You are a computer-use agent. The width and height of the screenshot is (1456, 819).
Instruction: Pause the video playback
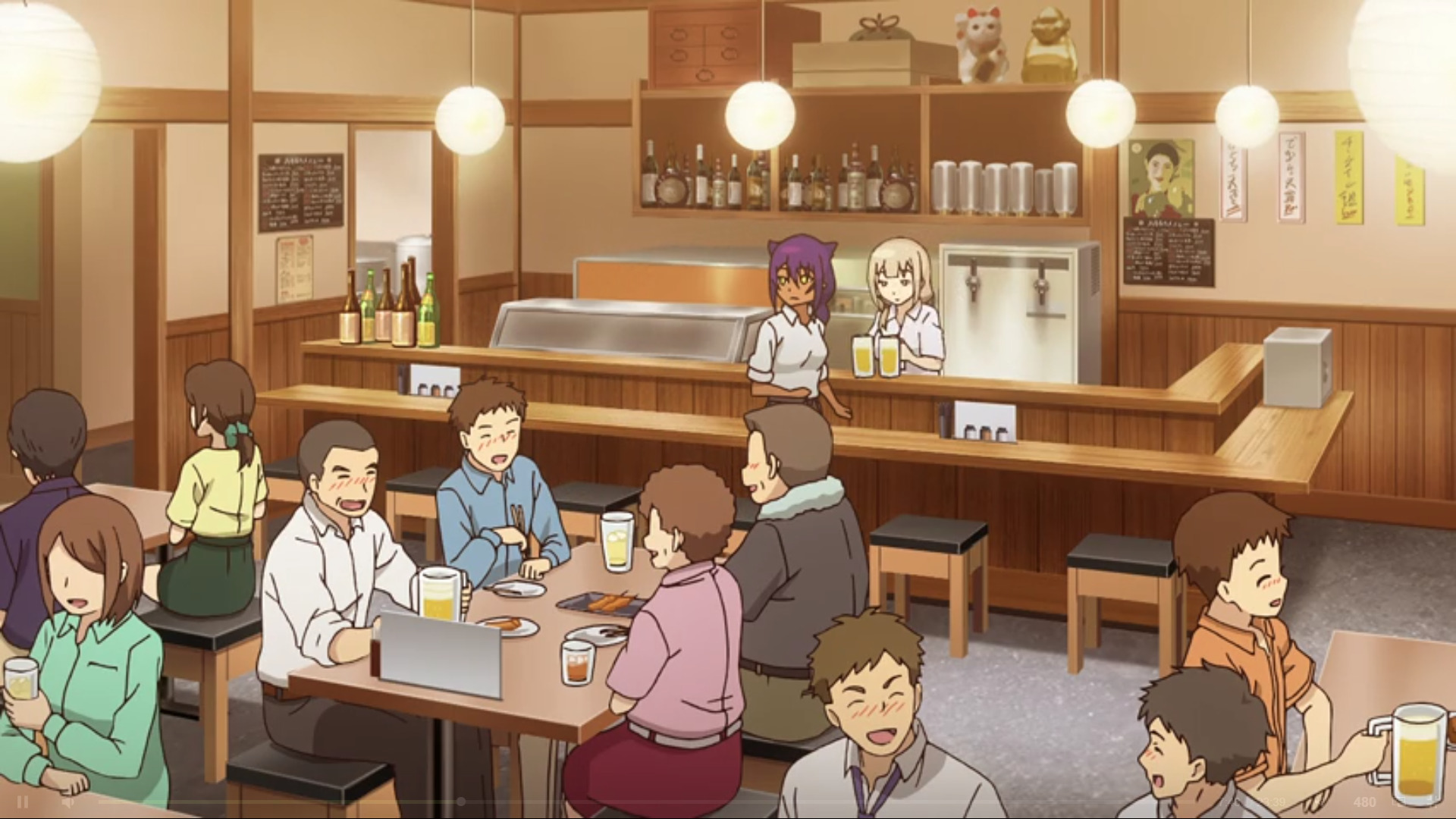tap(23, 802)
